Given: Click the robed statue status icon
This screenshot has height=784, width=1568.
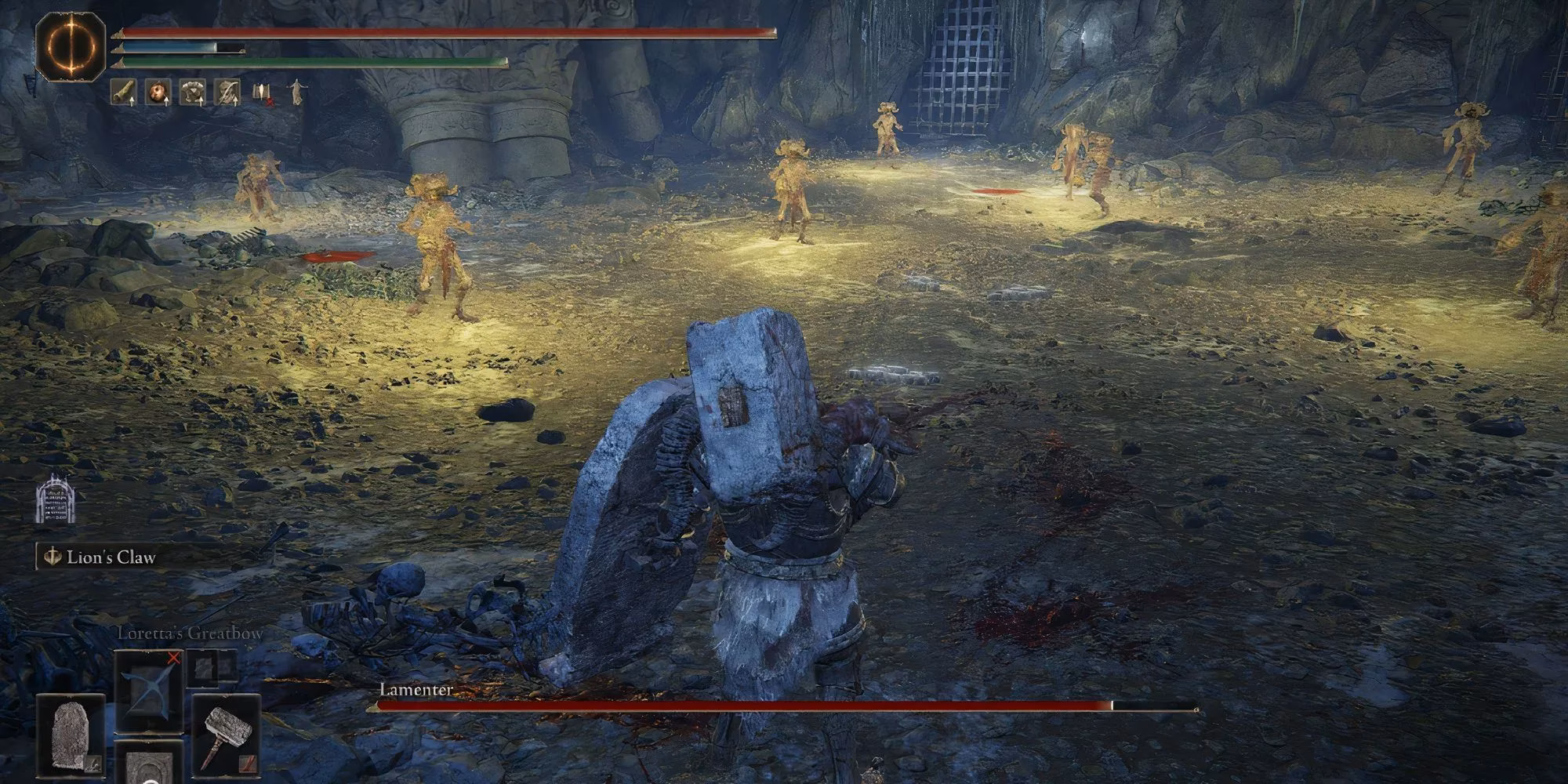Looking at the screenshot, I should [x=296, y=93].
